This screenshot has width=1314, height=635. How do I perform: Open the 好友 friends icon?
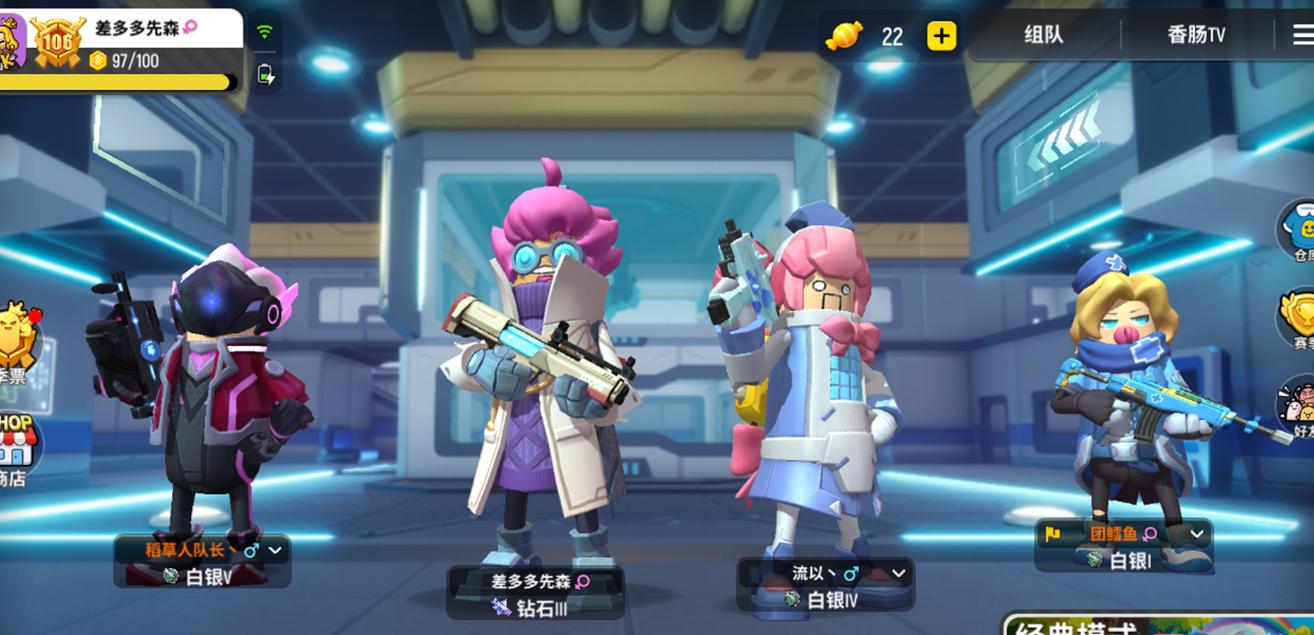point(1298,407)
